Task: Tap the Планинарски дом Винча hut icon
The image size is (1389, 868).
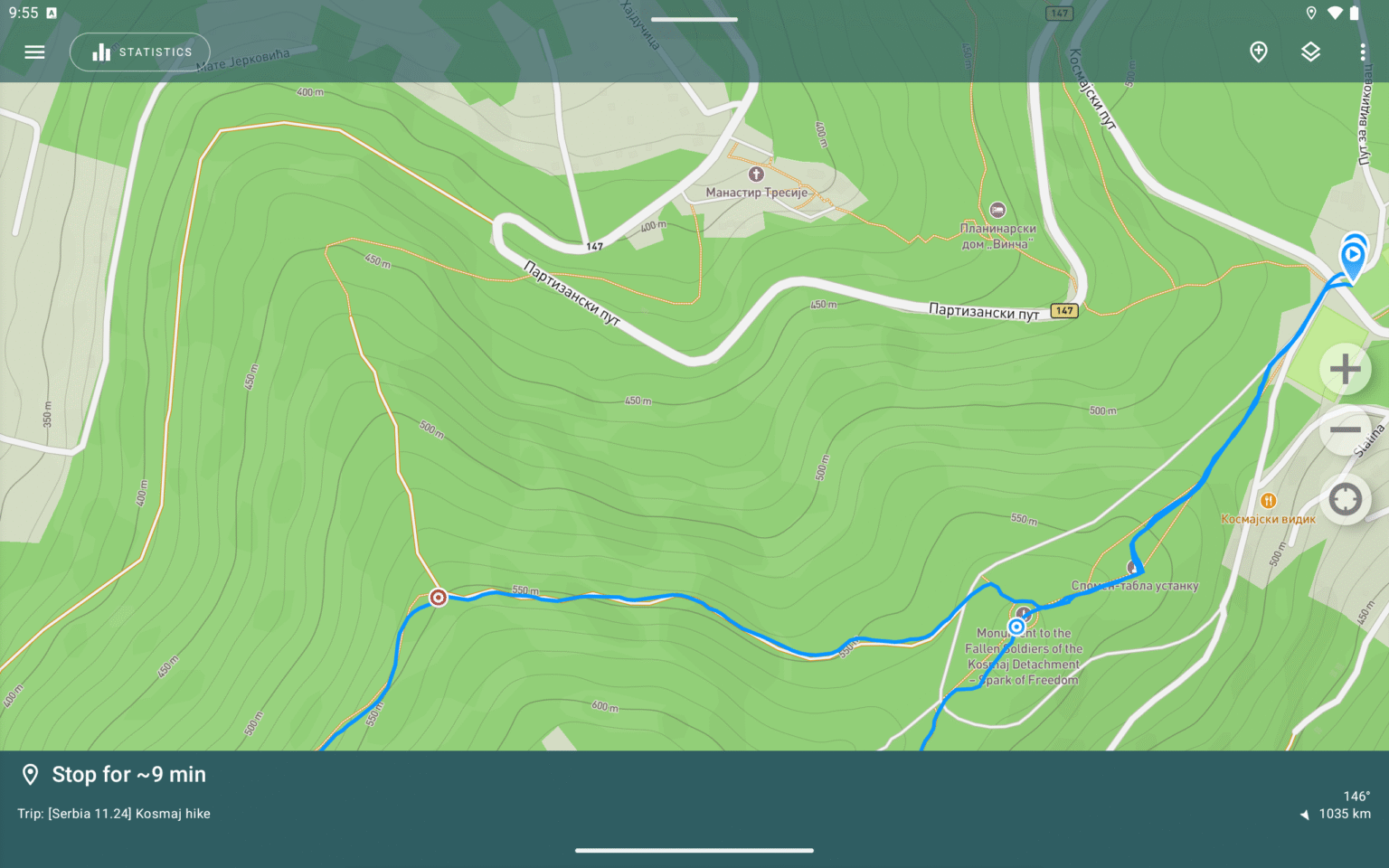Action: click(x=998, y=207)
